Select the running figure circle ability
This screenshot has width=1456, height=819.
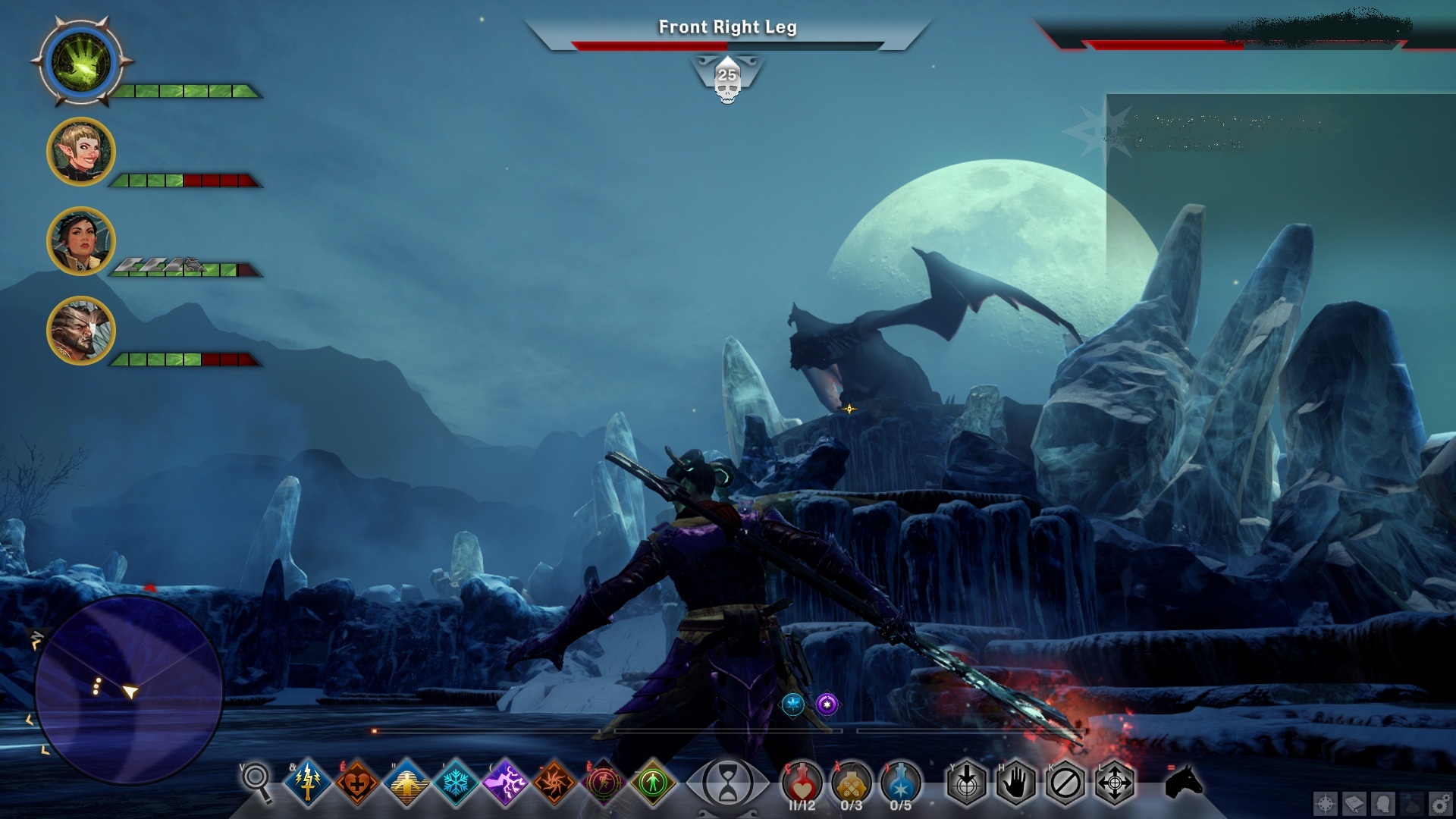click(604, 782)
